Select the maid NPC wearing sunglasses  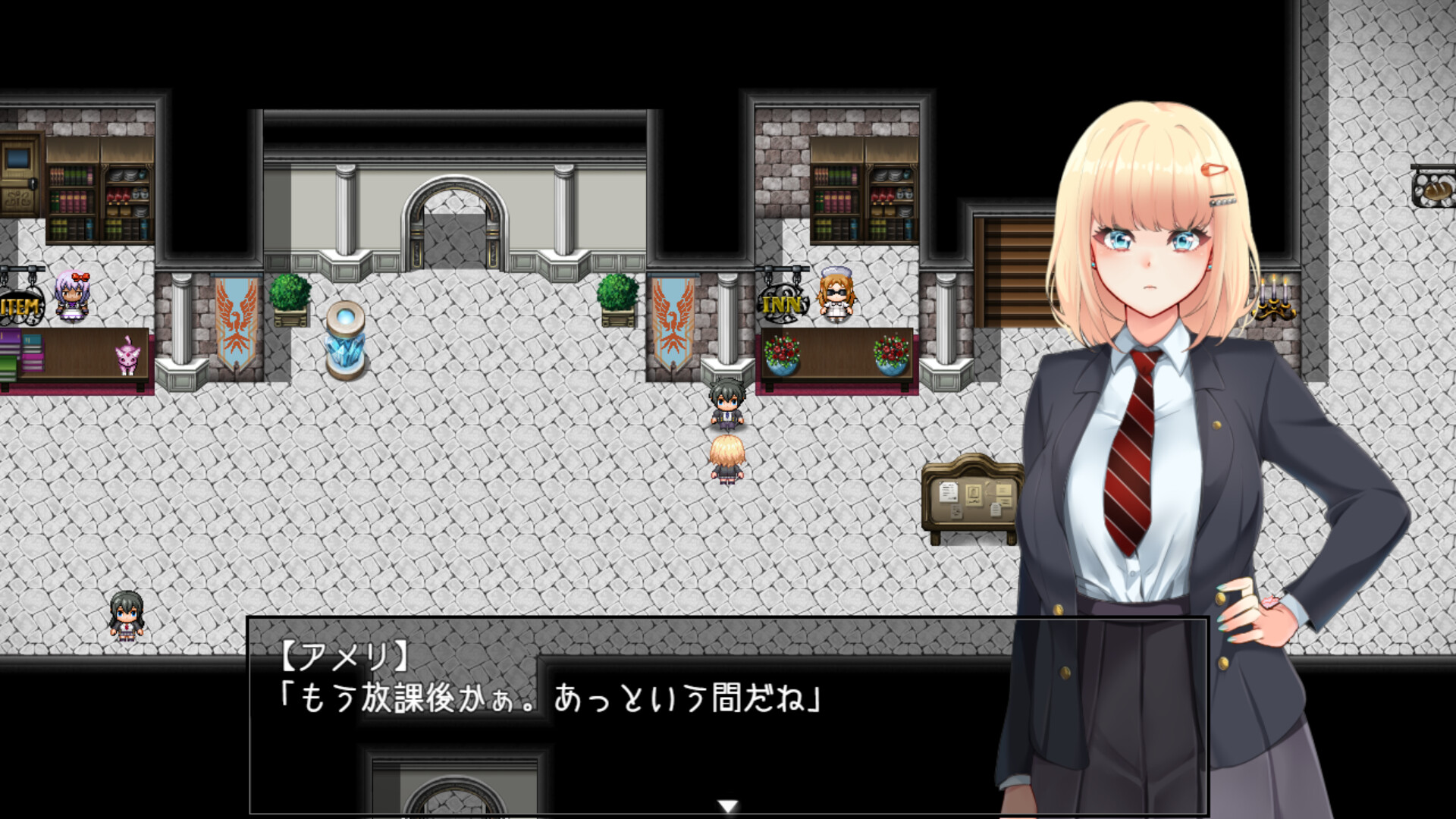tap(836, 296)
